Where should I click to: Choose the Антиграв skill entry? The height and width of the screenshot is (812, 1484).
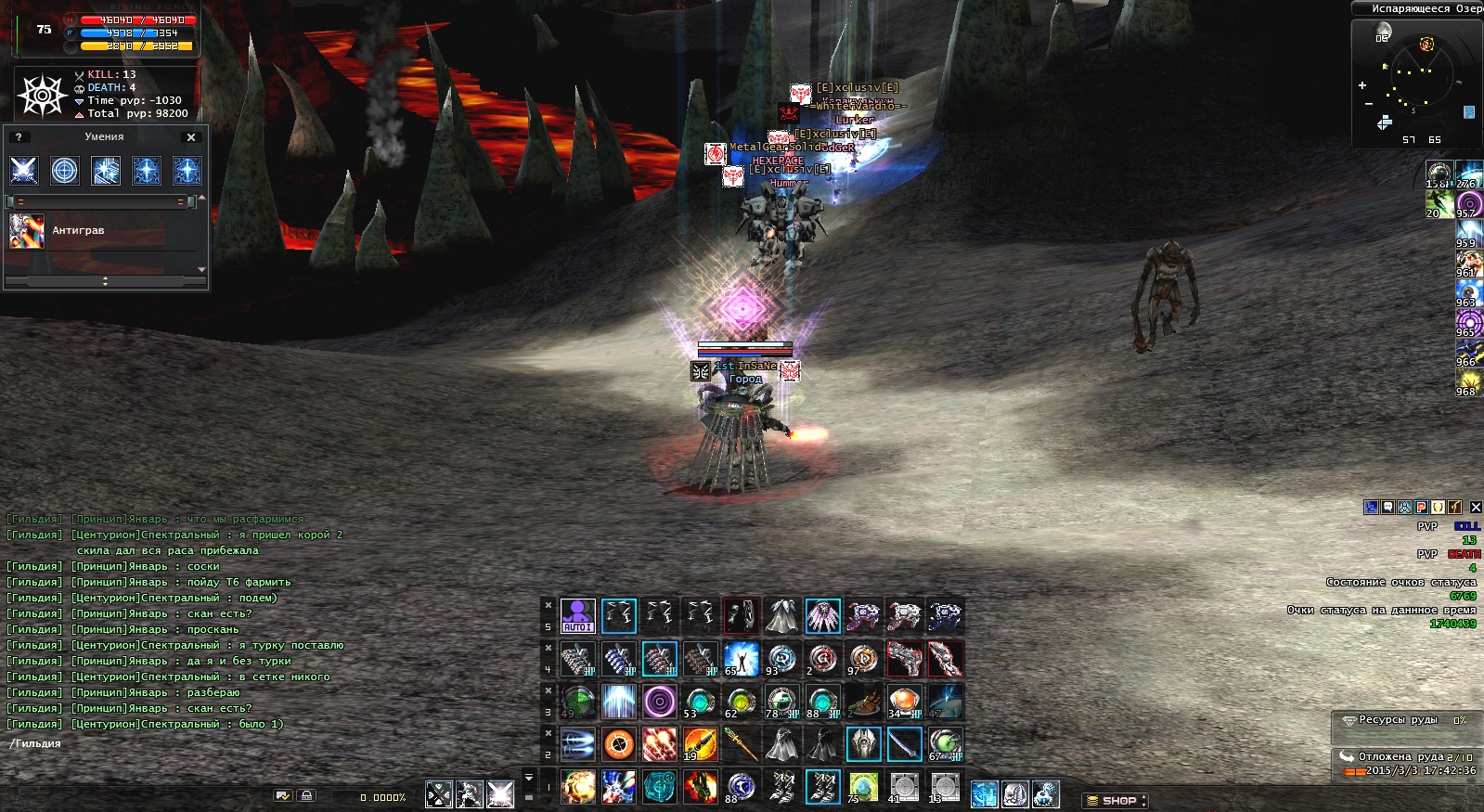(x=78, y=231)
